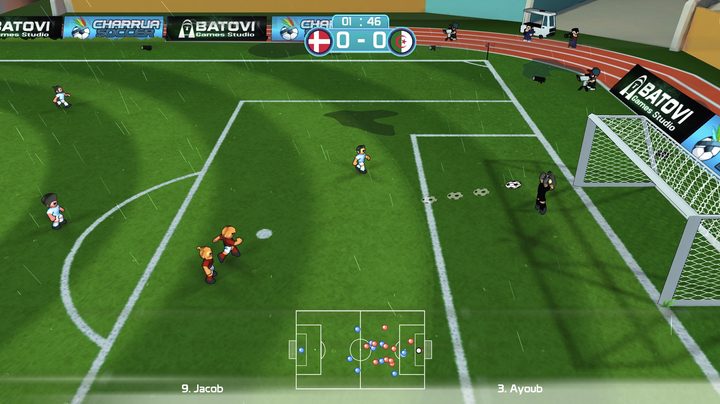Select the Algeria flag badge in scoreboard
Viewport: 720px width, 404px height.
(401, 42)
